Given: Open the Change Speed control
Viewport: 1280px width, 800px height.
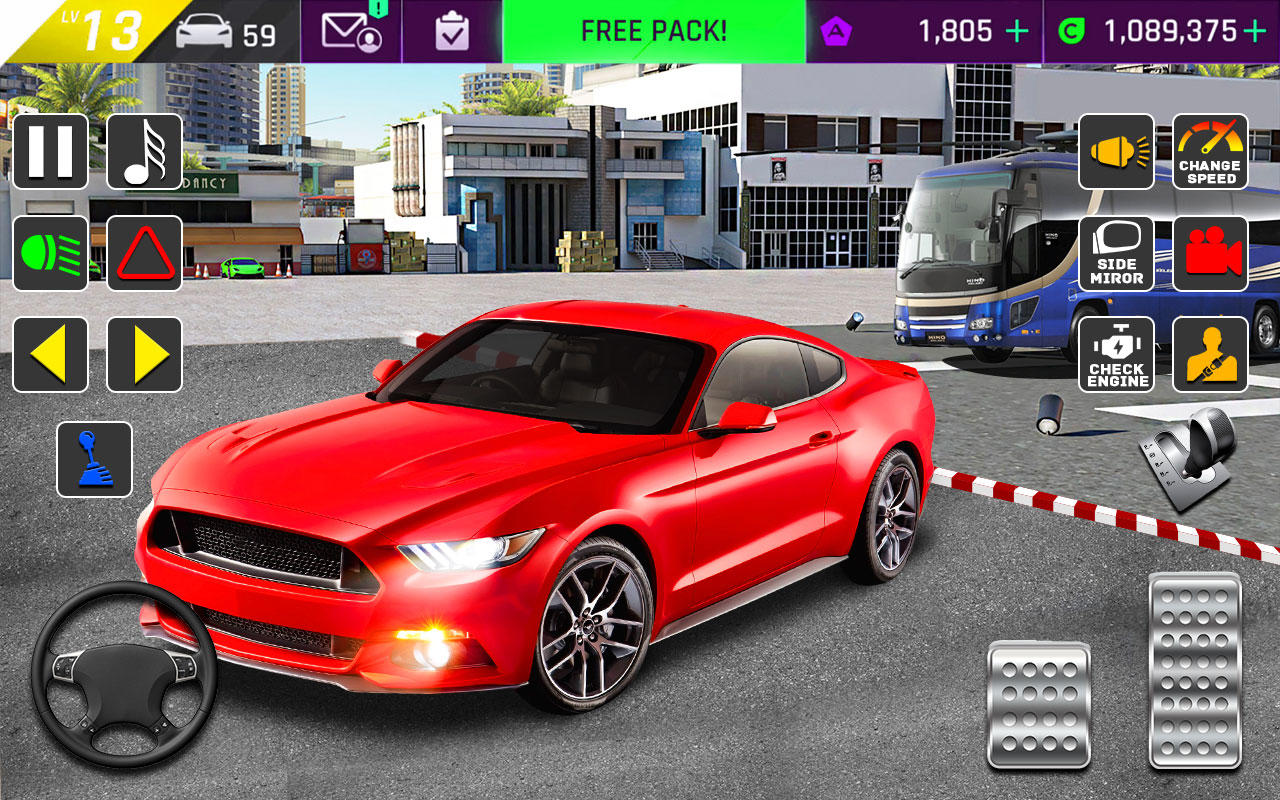Looking at the screenshot, I should [x=1210, y=152].
